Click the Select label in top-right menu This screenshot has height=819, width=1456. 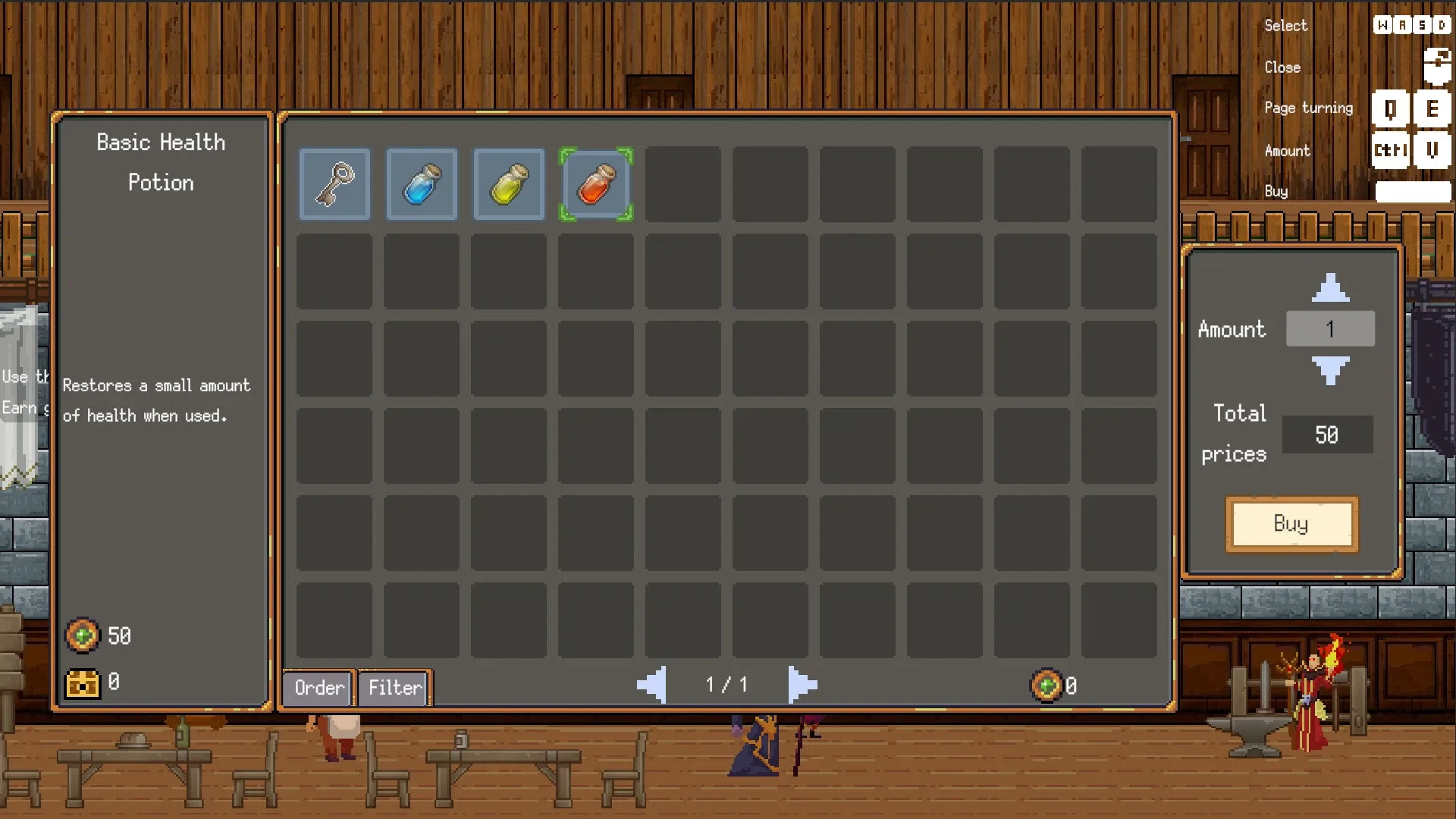coord(1285,25)
